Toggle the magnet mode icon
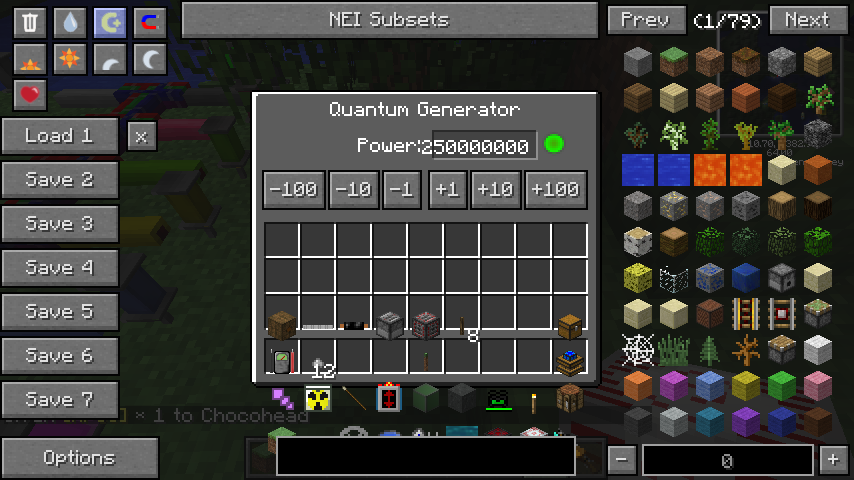 [x=150, y=22]
